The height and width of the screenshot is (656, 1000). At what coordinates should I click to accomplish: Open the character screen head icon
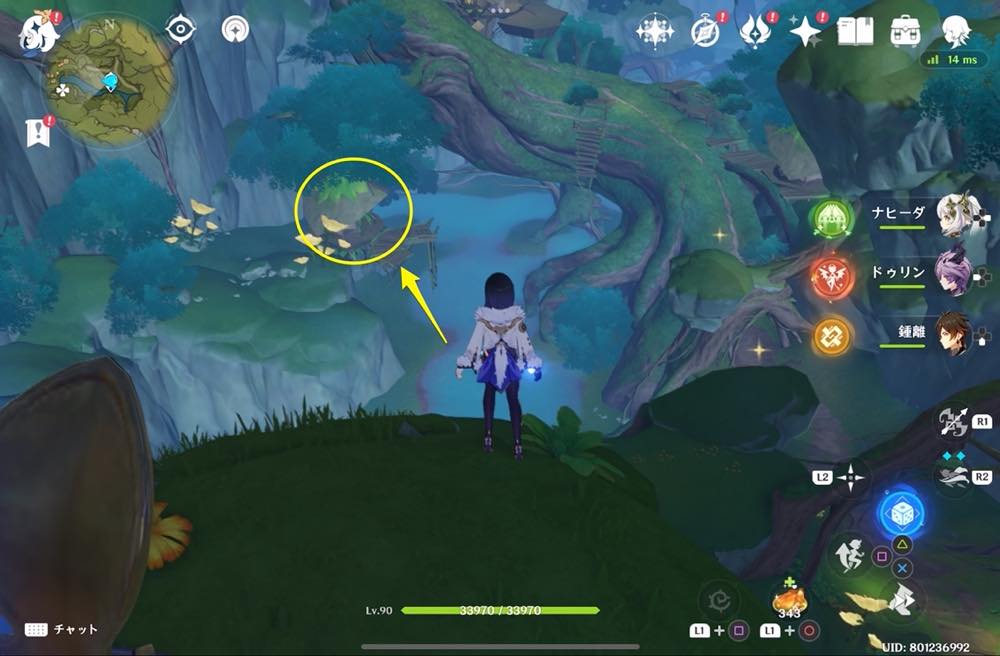pos(956,32)
